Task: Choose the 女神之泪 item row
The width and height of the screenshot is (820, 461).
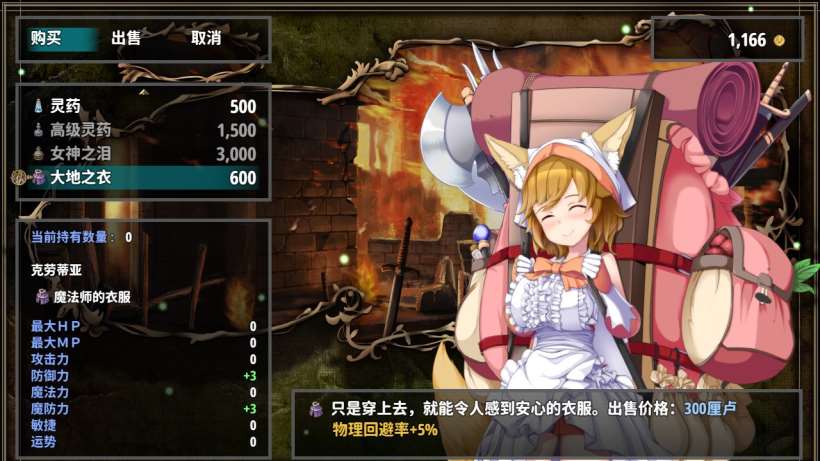Action: [143, 154]
